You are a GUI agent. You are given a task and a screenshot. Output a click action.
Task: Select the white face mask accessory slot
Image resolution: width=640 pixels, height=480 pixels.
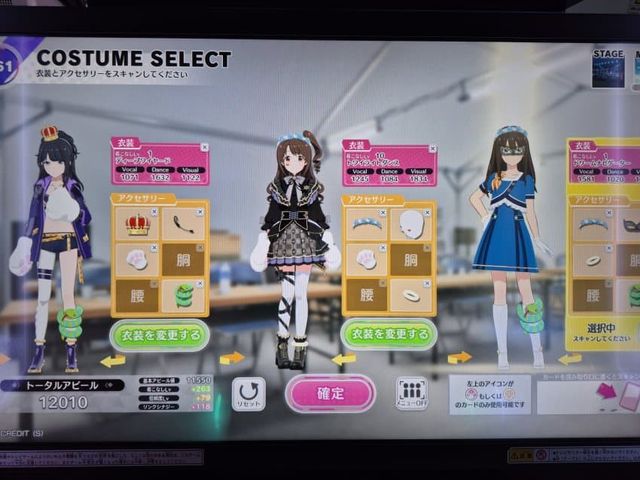pos(413,224)
